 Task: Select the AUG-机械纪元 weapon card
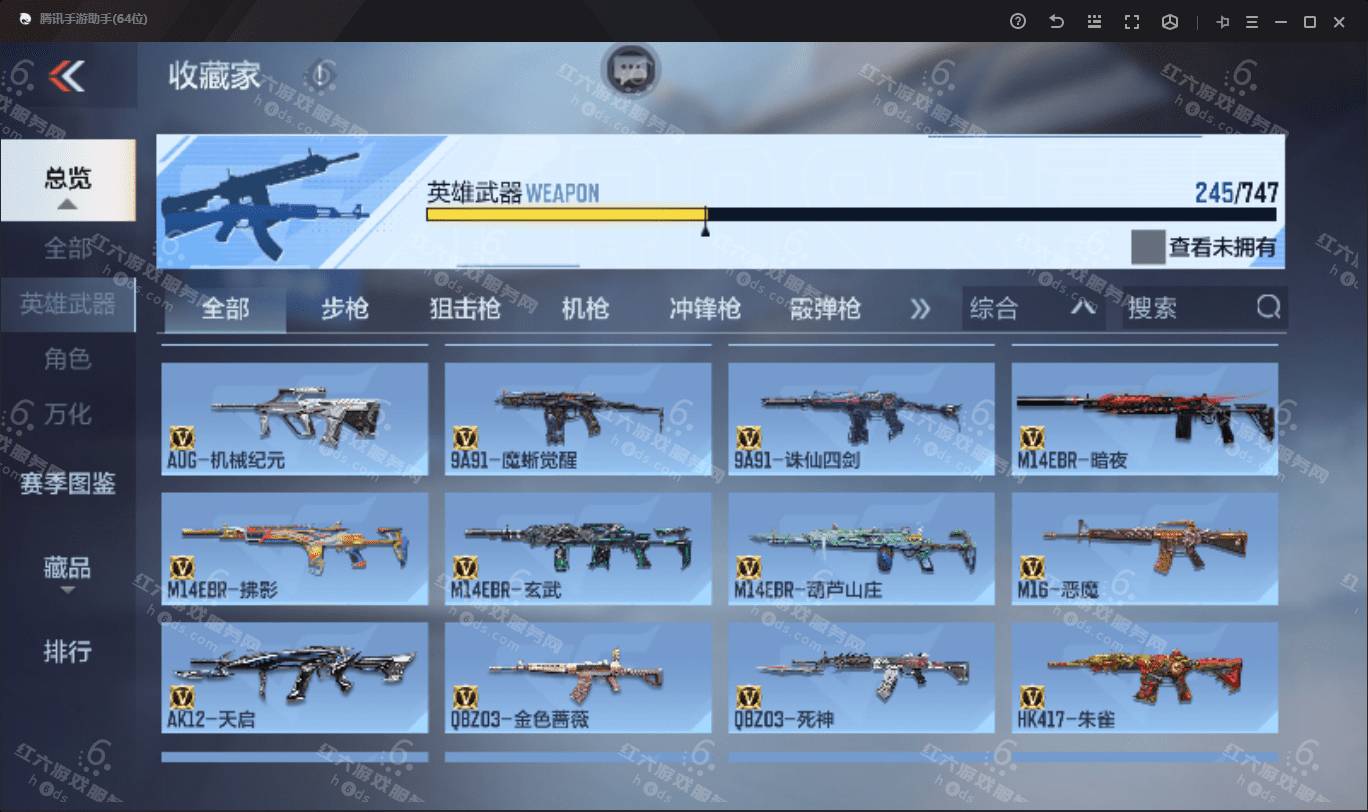click(295, 418)
